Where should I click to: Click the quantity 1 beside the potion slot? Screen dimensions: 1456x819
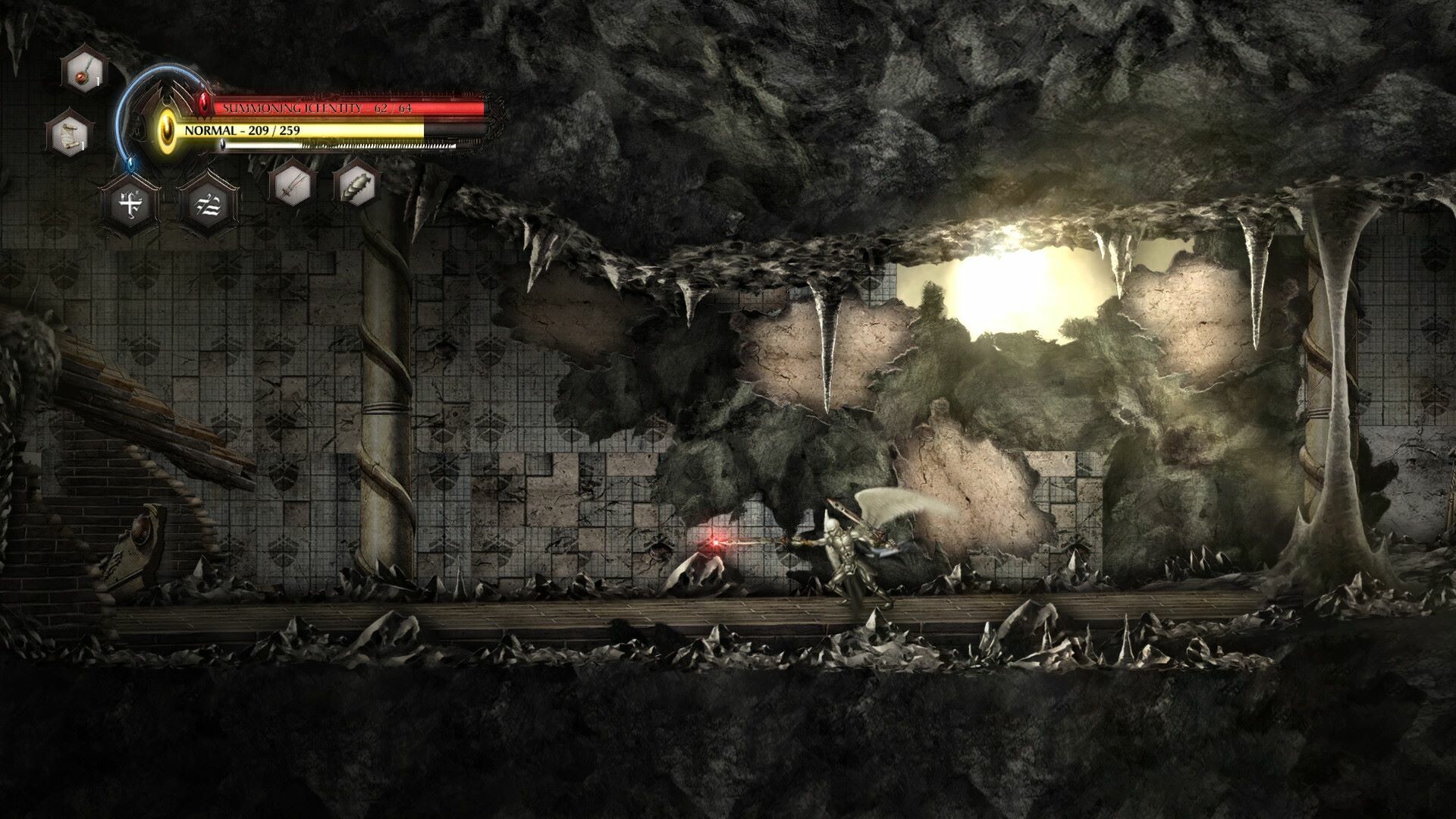[97, 79]
